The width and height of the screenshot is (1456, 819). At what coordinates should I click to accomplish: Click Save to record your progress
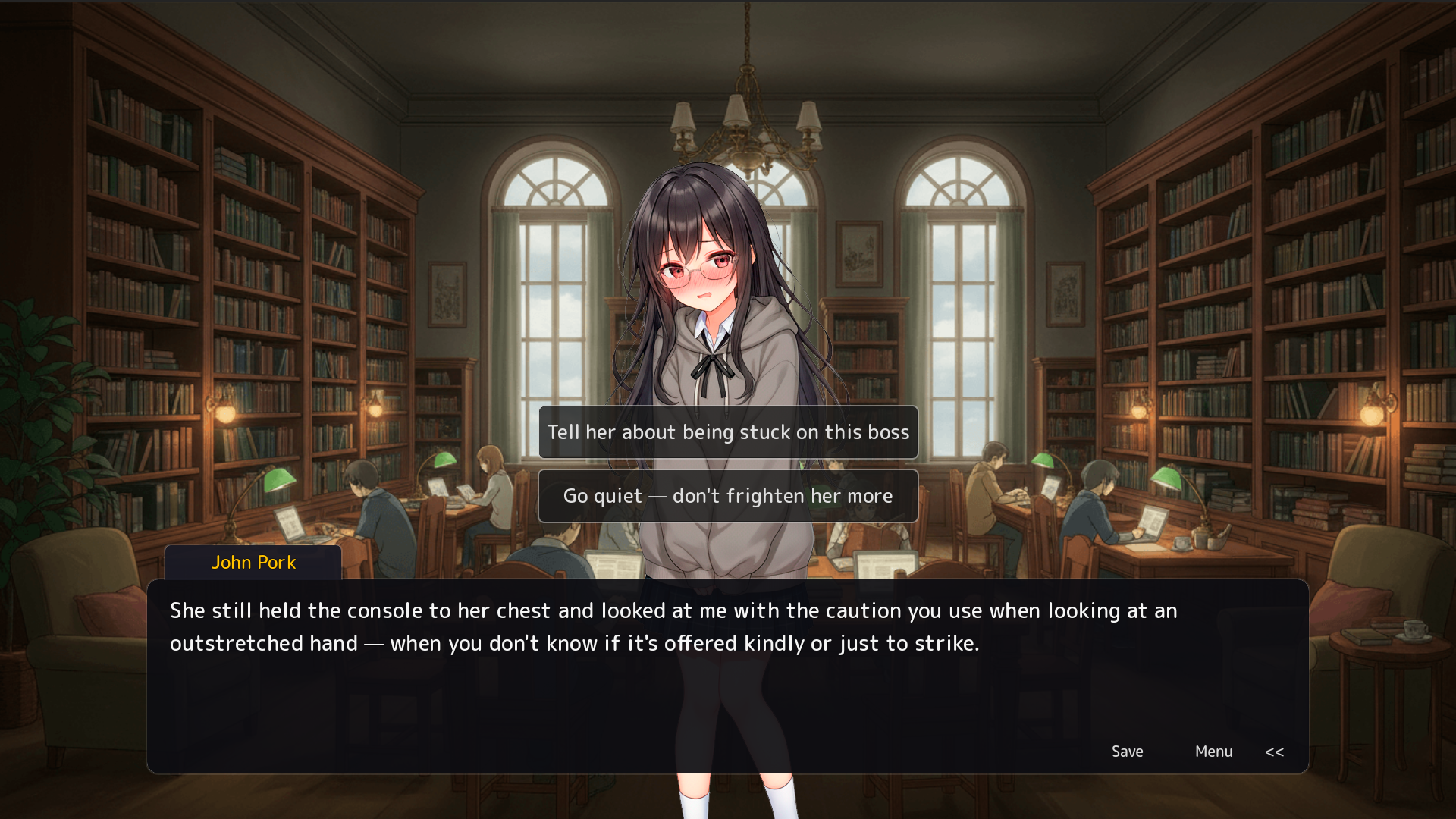coord(1128,752)
